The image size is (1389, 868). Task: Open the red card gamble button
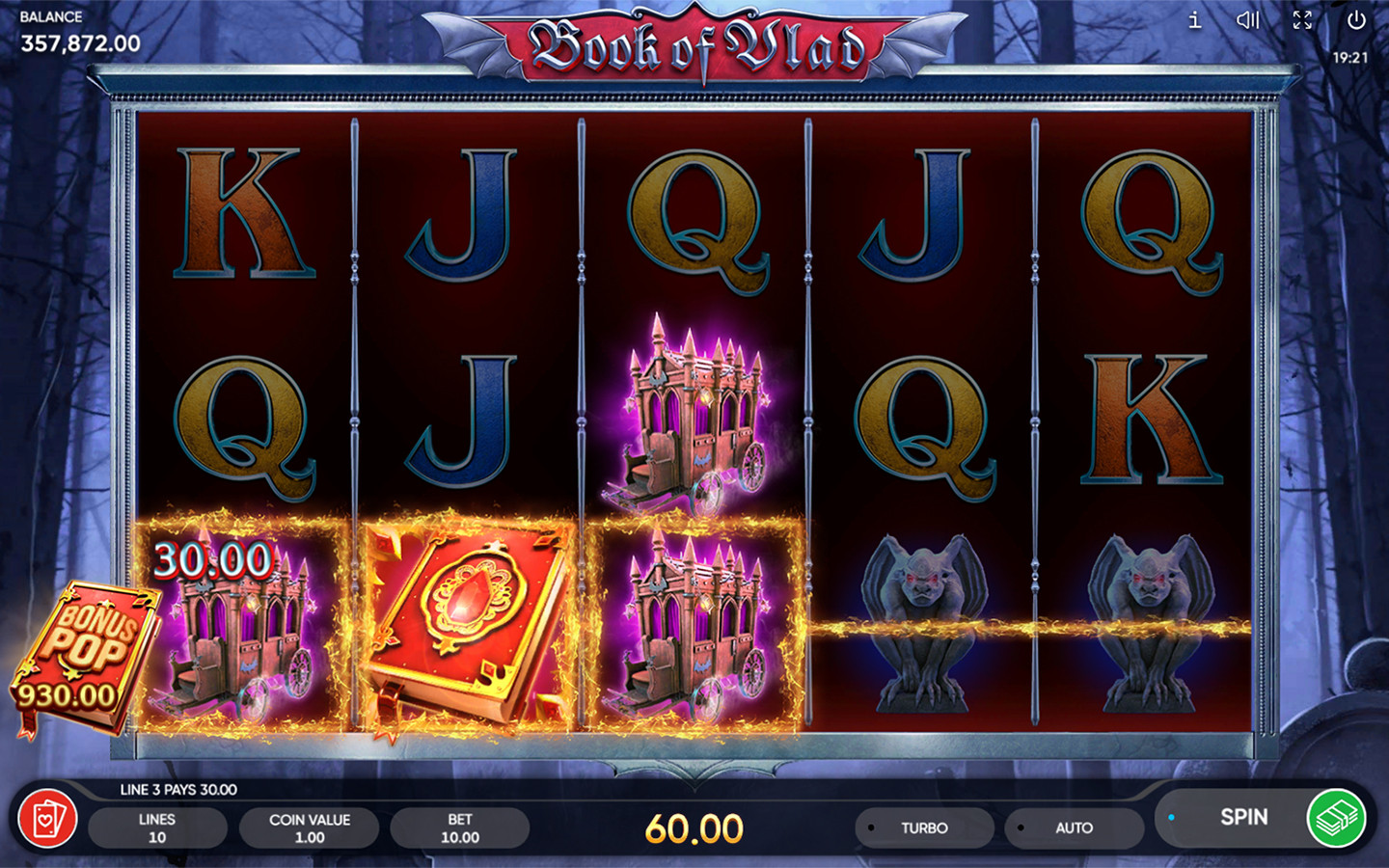tap(47, 820)
